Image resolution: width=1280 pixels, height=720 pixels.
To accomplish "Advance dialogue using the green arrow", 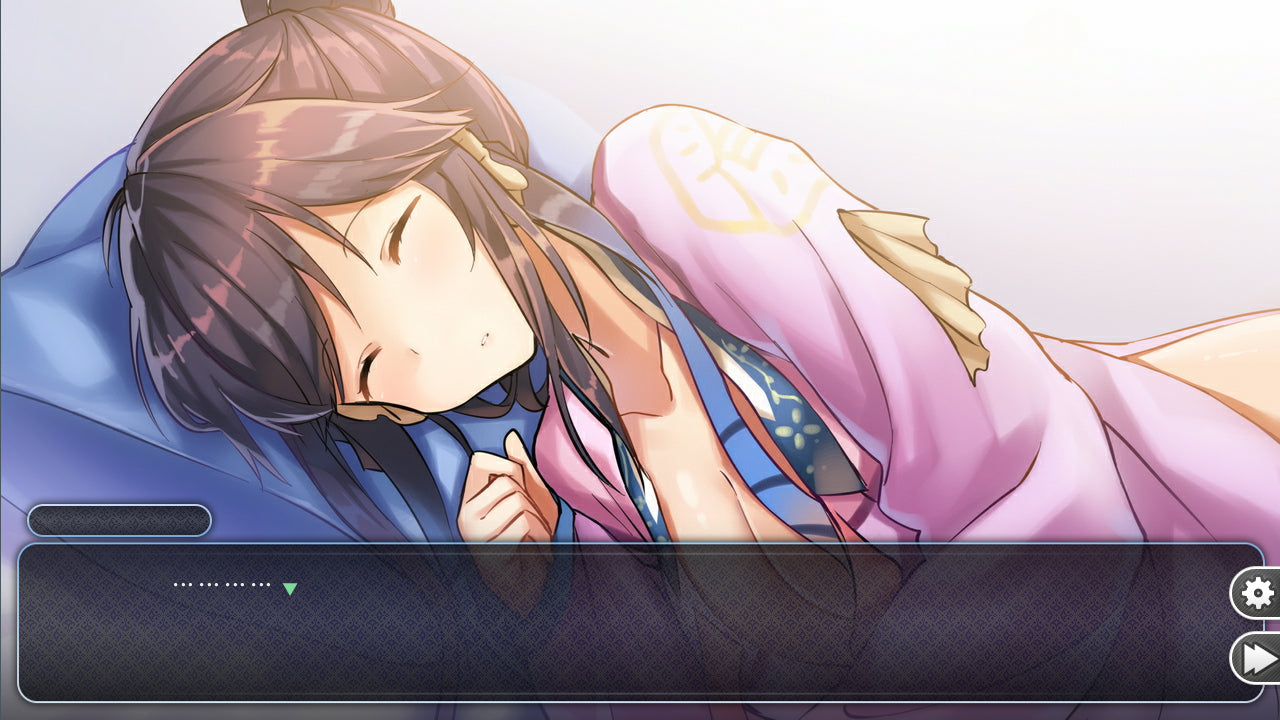I will (x=290, y=589).
